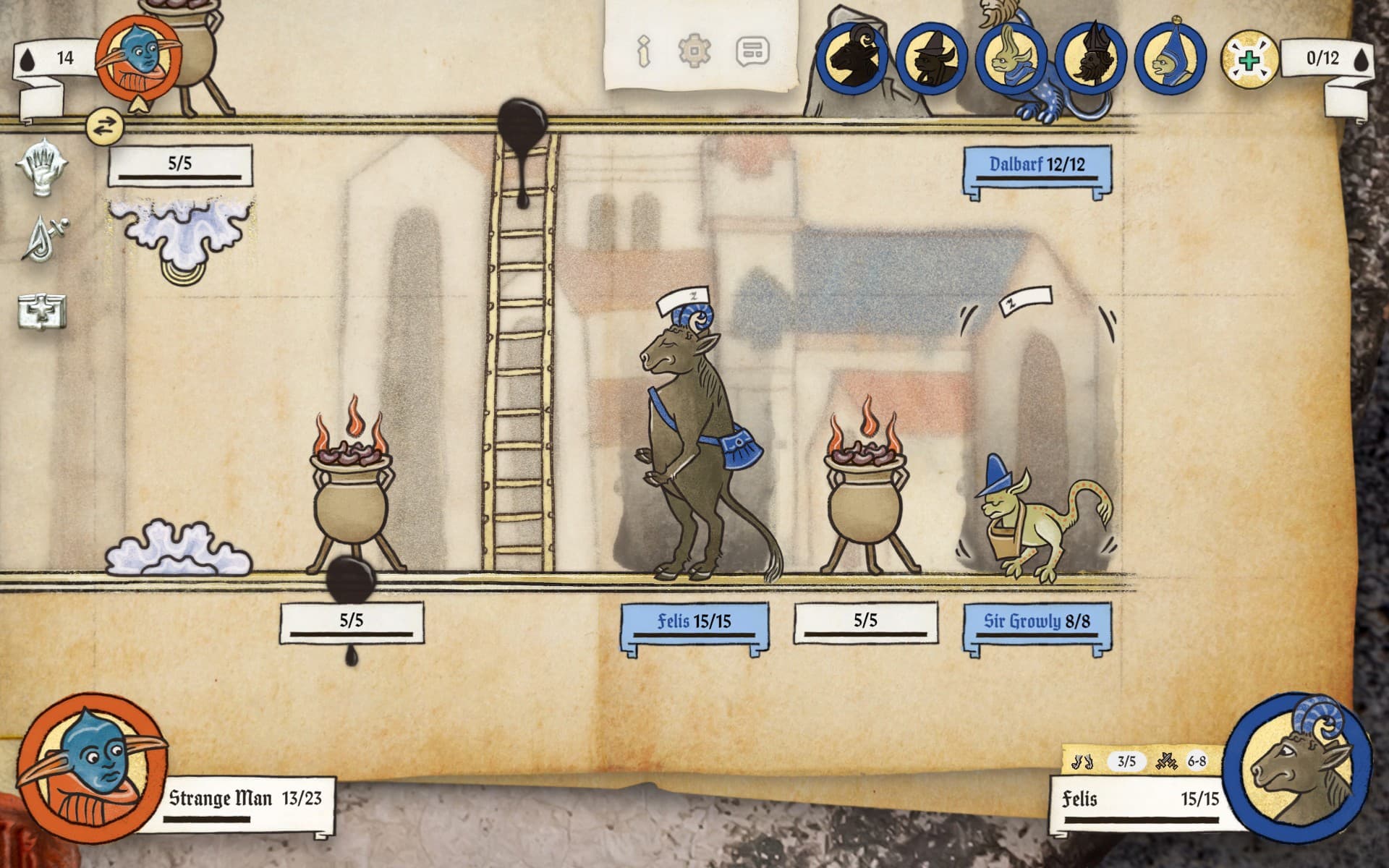The width and height of the screenshot is (1389, 868).
Task: Select the Sir Growly 8/8 name plate
Action: pos(1037,621)
